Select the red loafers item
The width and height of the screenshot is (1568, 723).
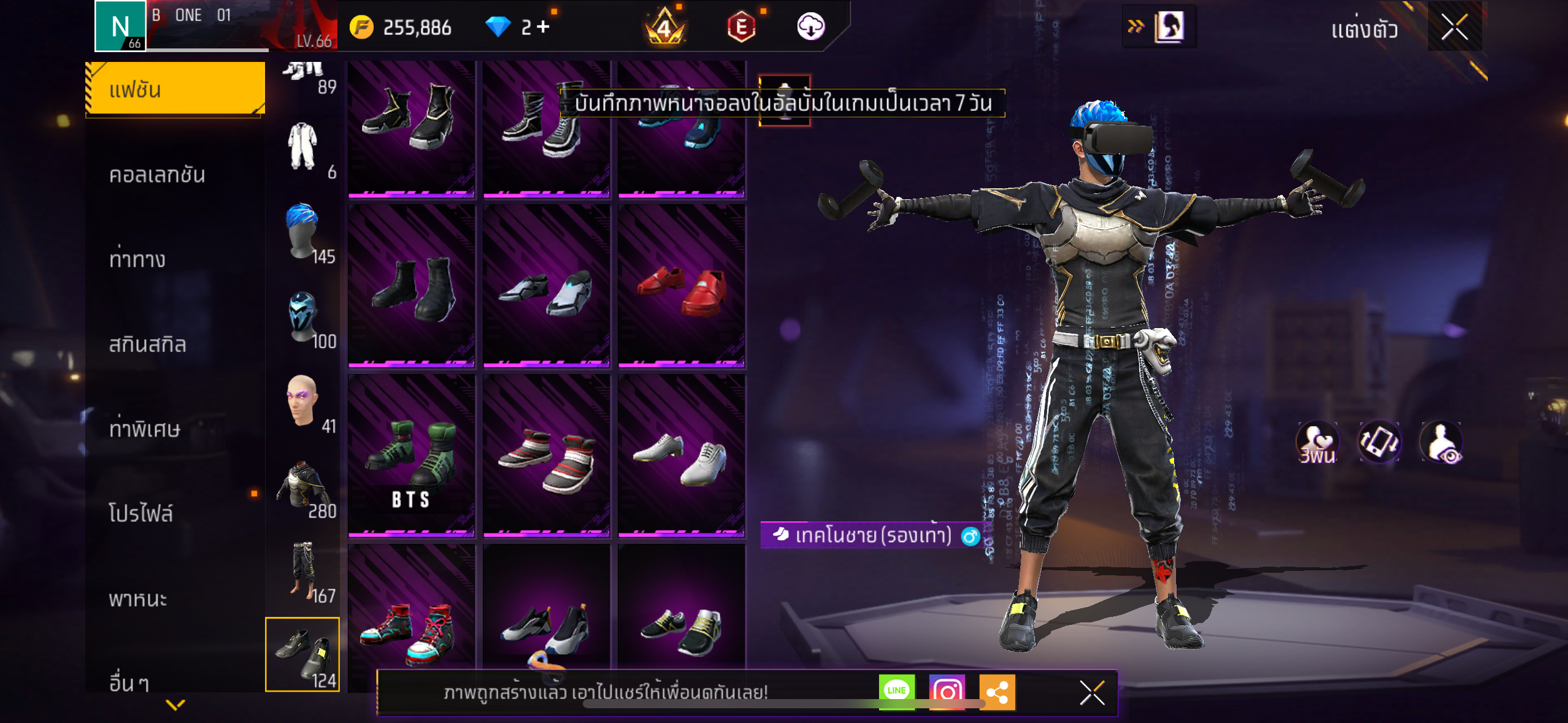[682, 288]
